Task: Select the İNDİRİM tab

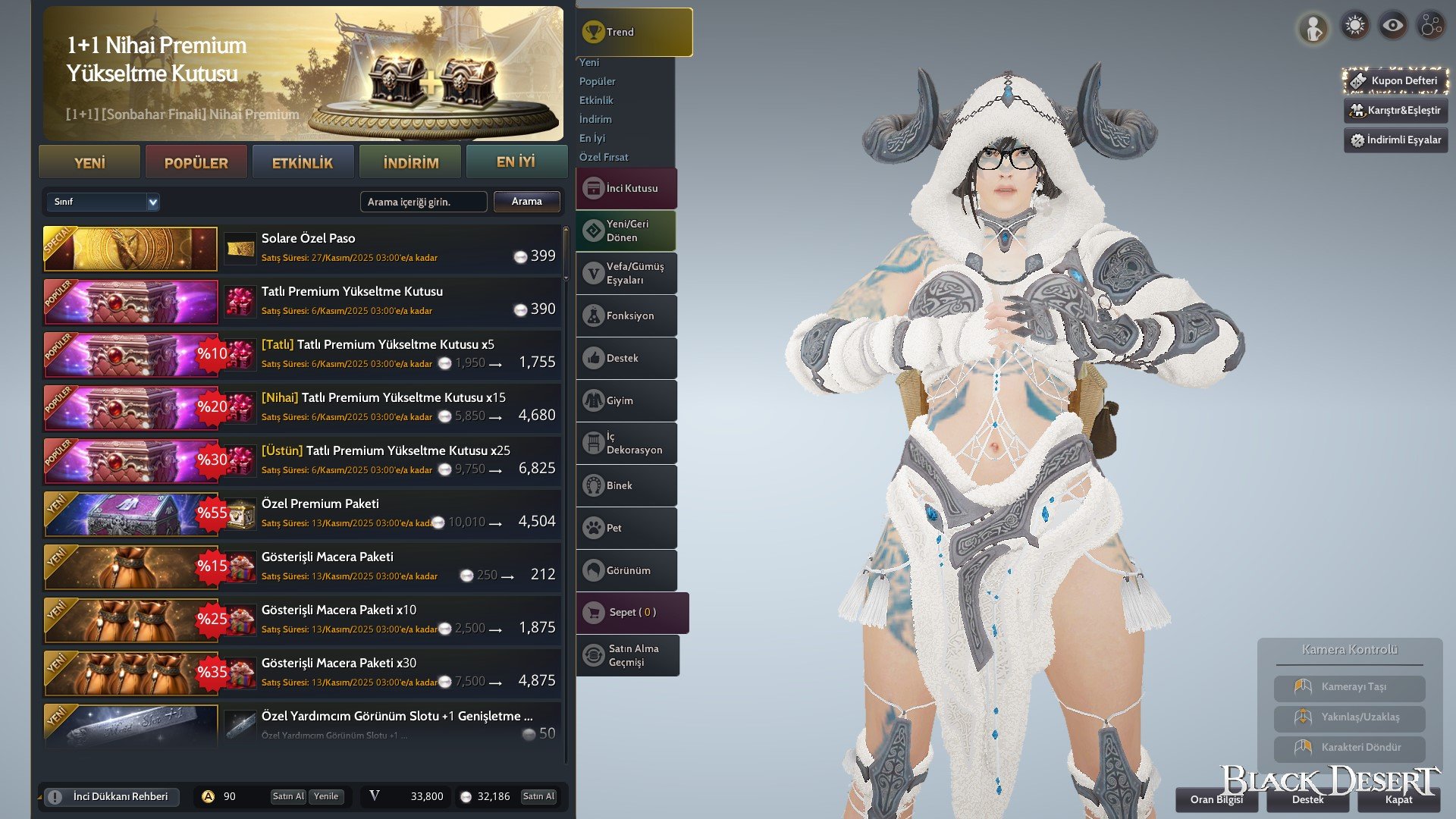Action: 410,162
